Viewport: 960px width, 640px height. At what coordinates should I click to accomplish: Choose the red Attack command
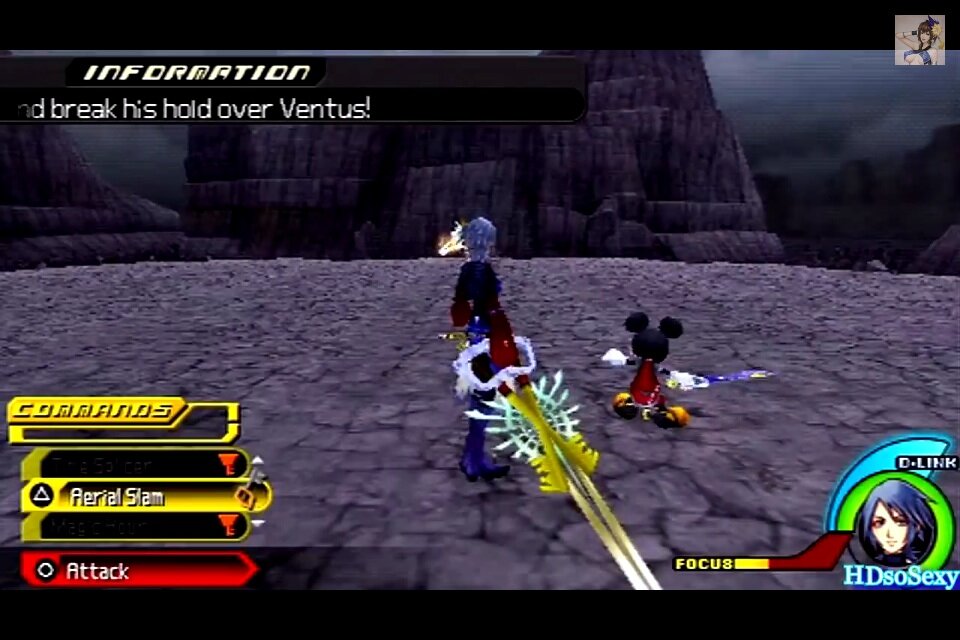[x=135, y=571]
